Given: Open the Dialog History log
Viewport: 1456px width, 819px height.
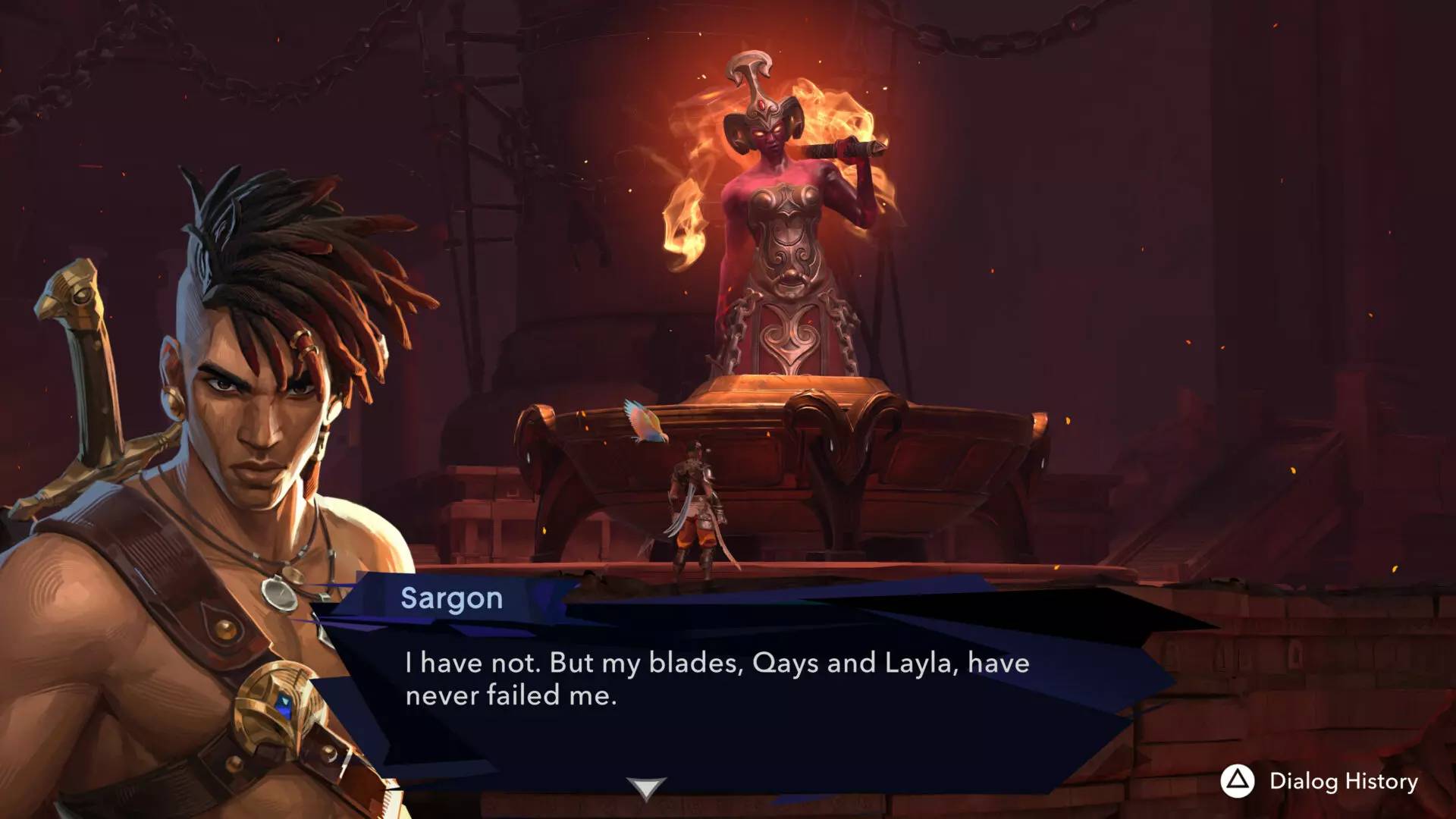Looking at the screenshot, I should coord(1319,782).
